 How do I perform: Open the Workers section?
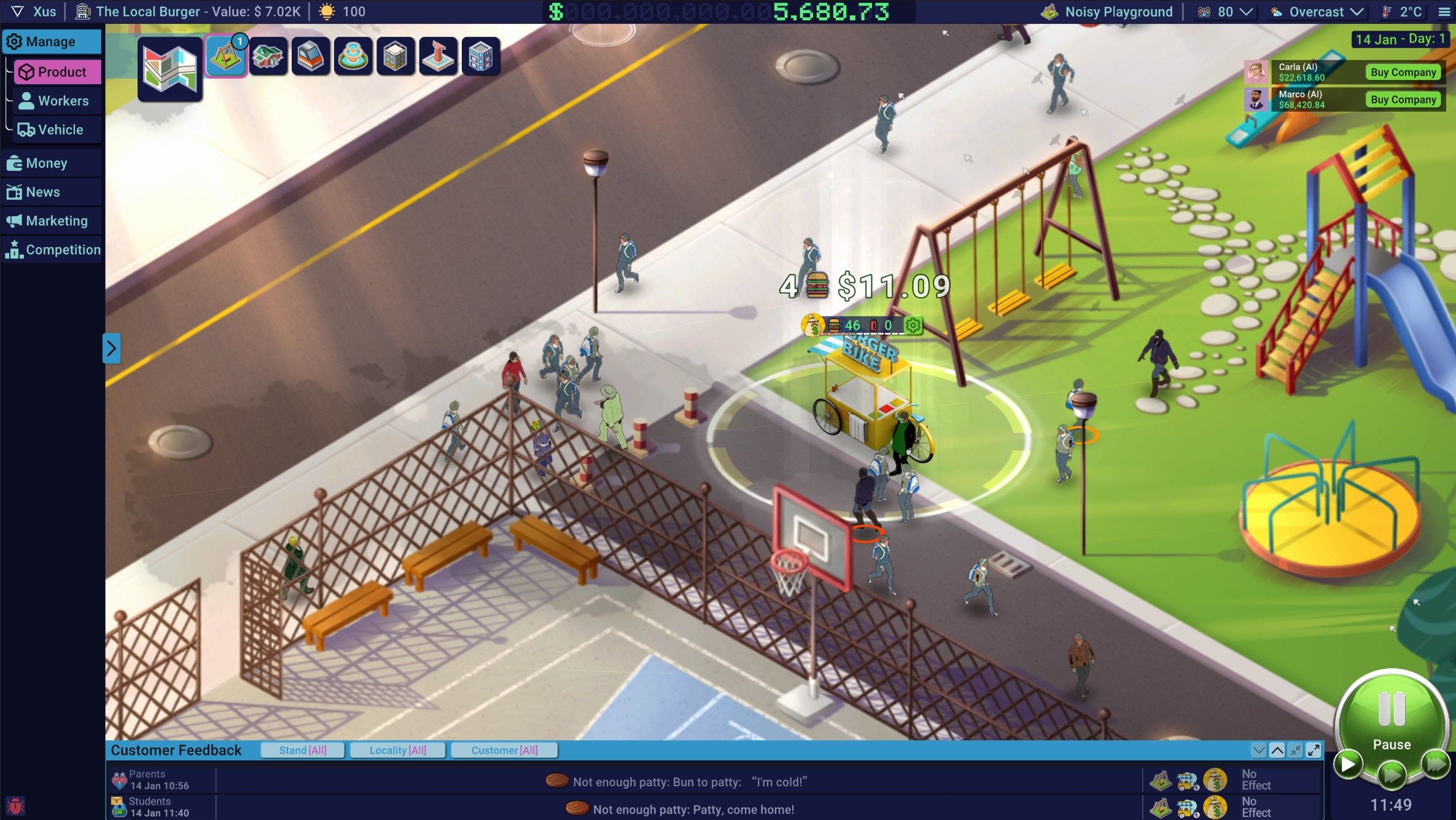pos(58,101)
